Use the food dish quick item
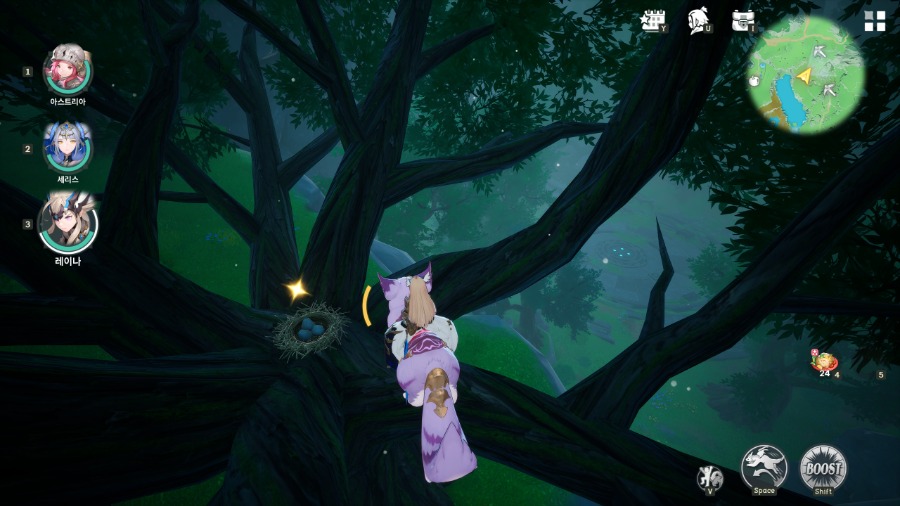The width and height of the screenshot is (900, 506). point(824,363)
